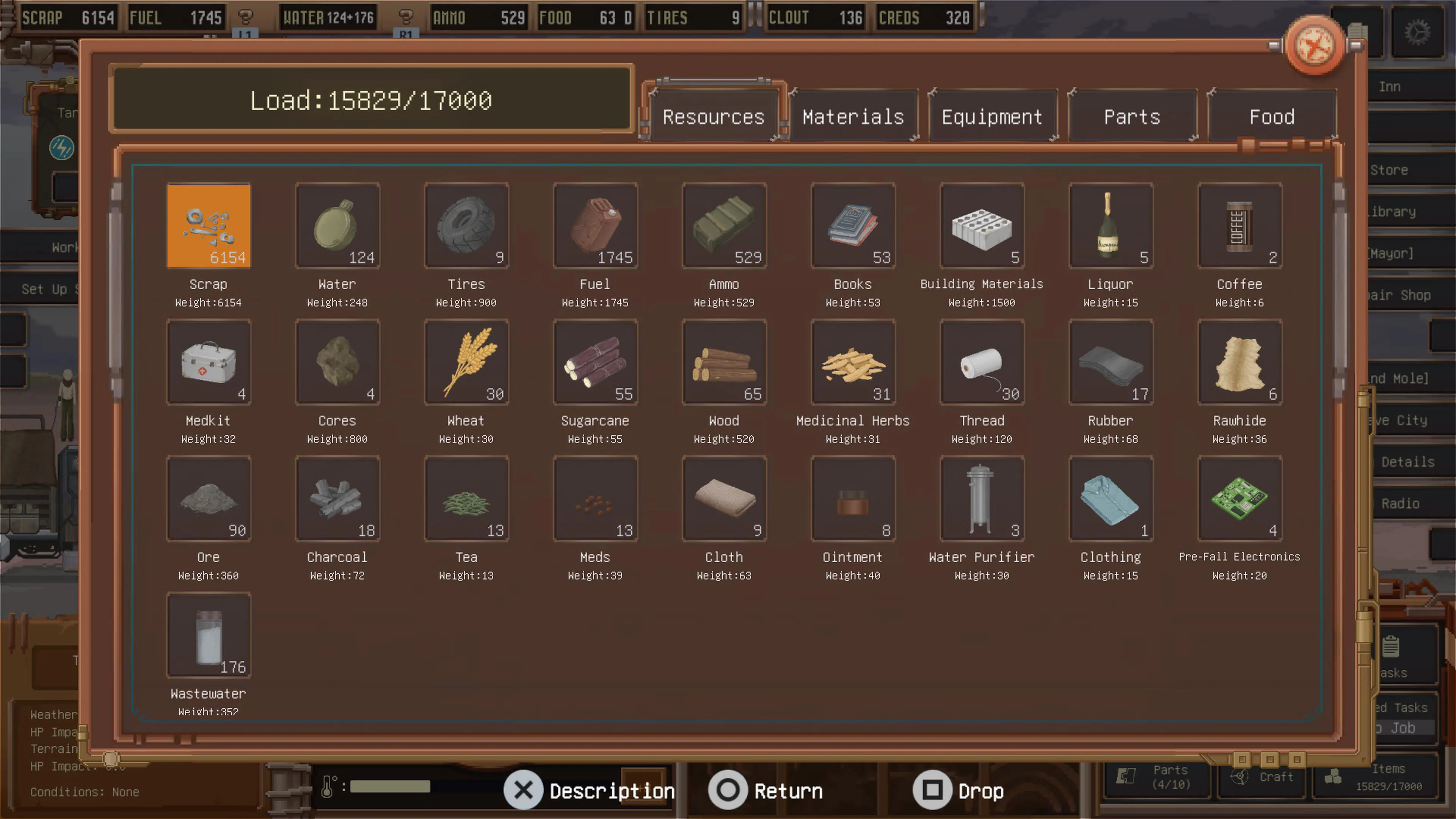The image size is (1456, 819).
Task: Select the Fuel canister item
Action: coord(595,226)
